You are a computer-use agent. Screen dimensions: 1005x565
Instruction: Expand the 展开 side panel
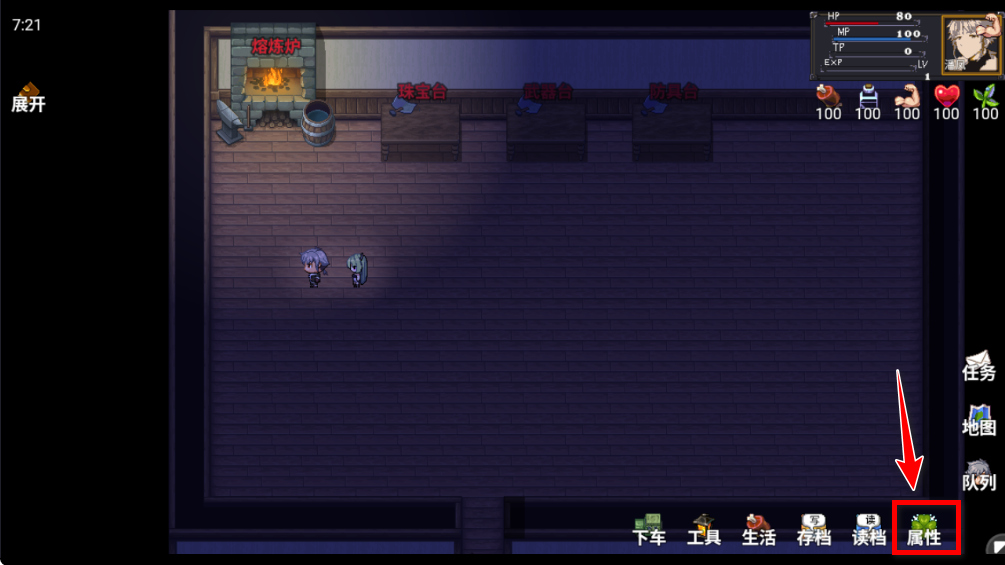pos(28,98)
